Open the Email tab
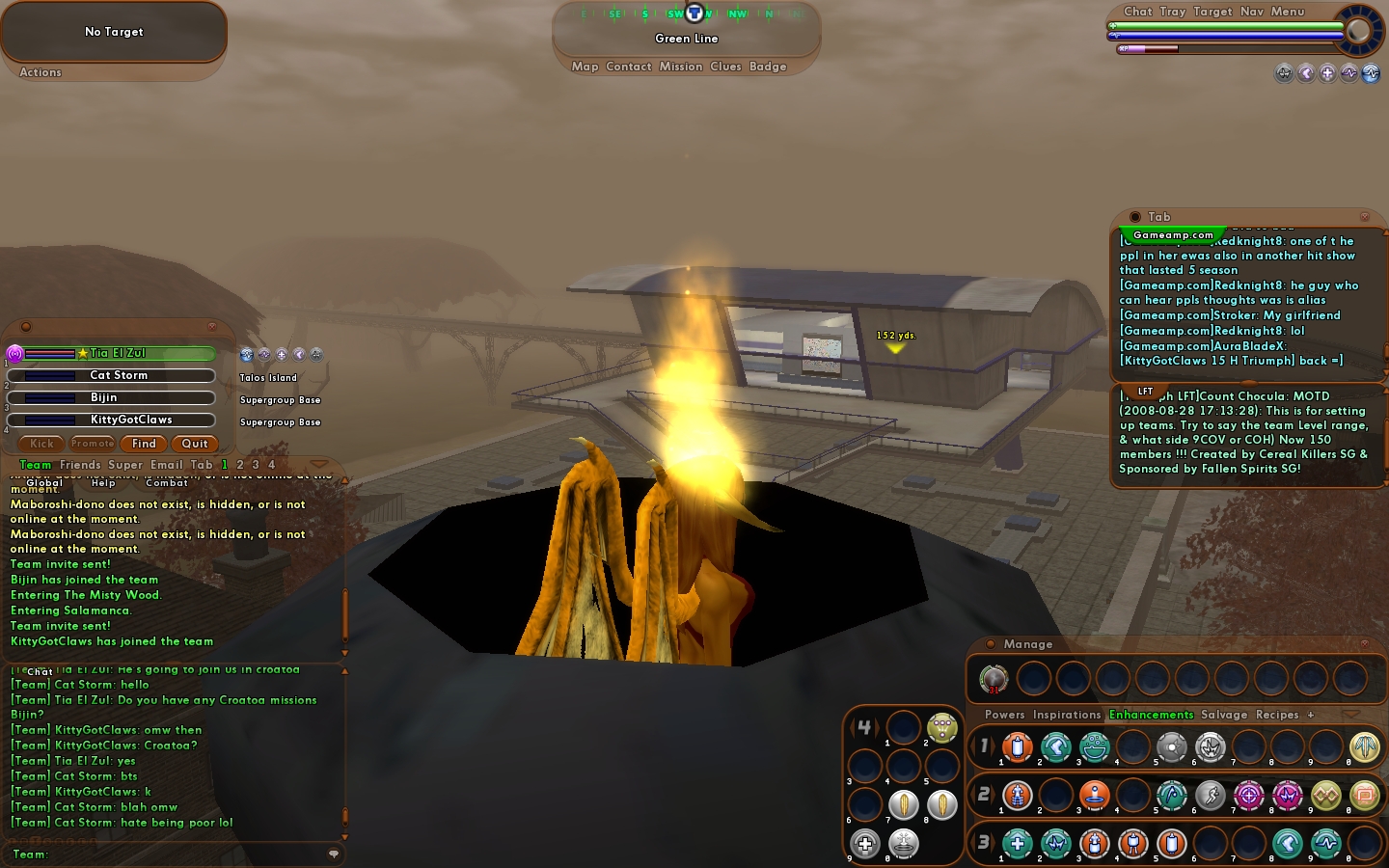The height and width of the screenshot is (868, 1389). (166, 465)
